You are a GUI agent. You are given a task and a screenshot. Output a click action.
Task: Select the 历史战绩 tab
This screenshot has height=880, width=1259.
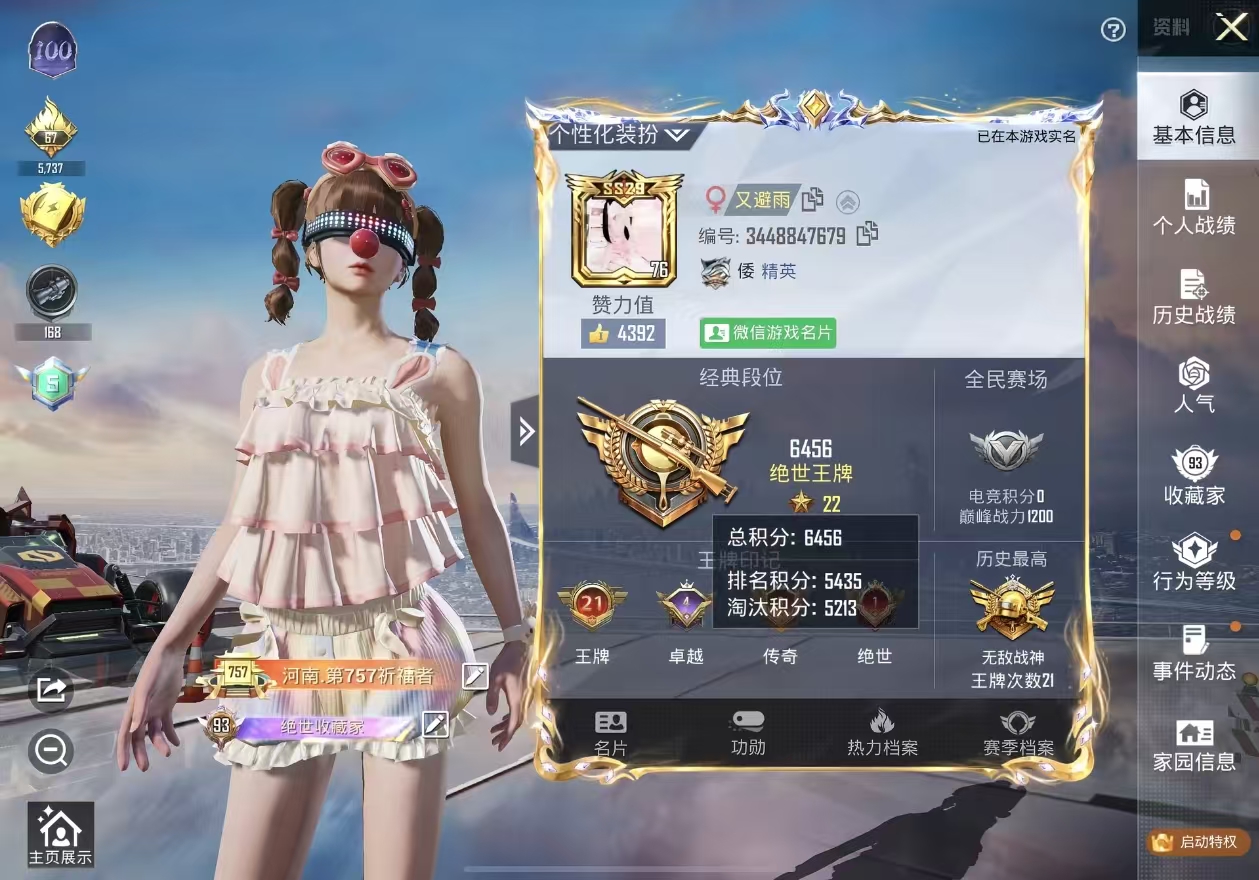(1193, 298)
